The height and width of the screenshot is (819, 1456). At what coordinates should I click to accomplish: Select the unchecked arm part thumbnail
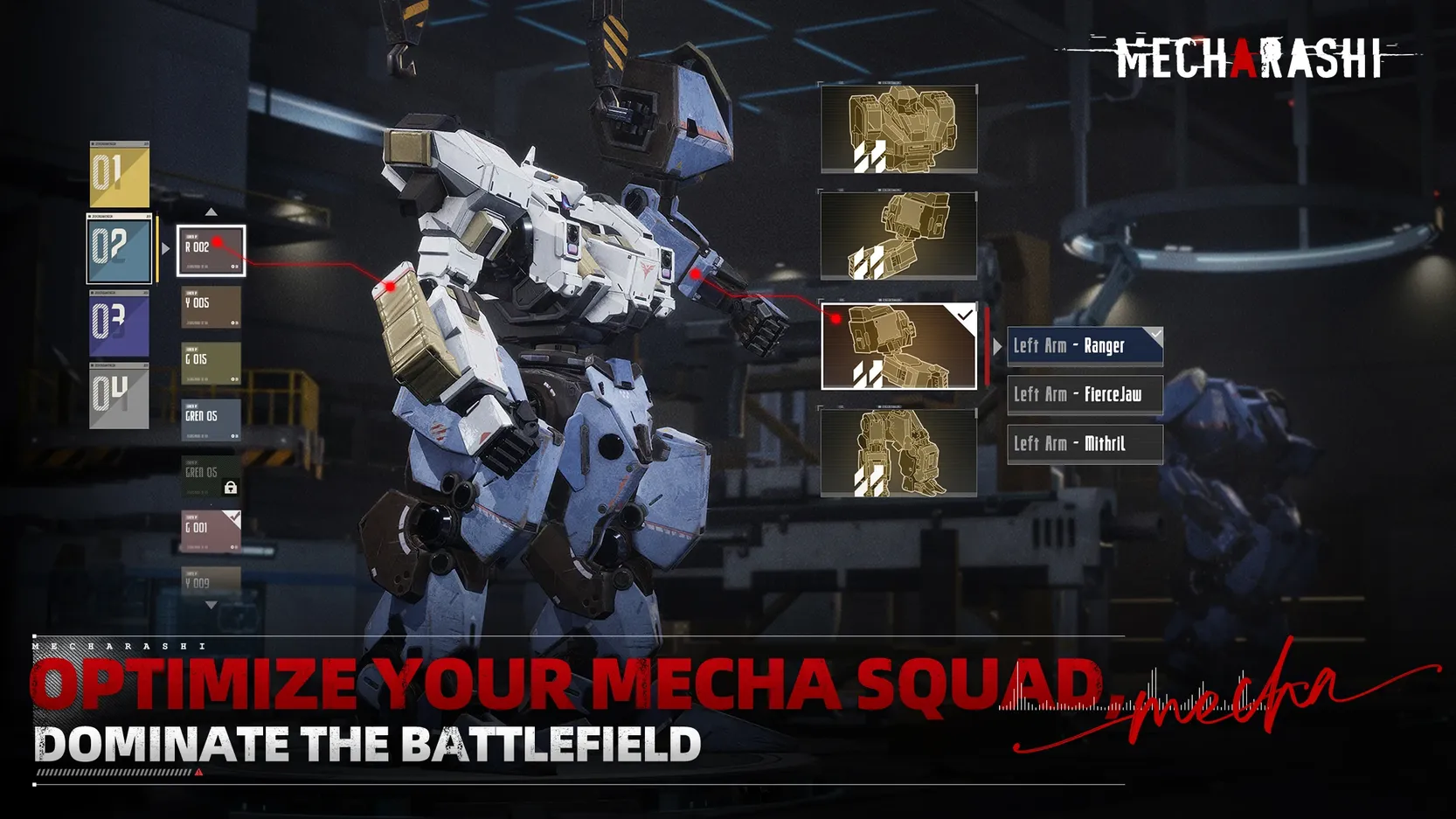(x=898, y=236)
